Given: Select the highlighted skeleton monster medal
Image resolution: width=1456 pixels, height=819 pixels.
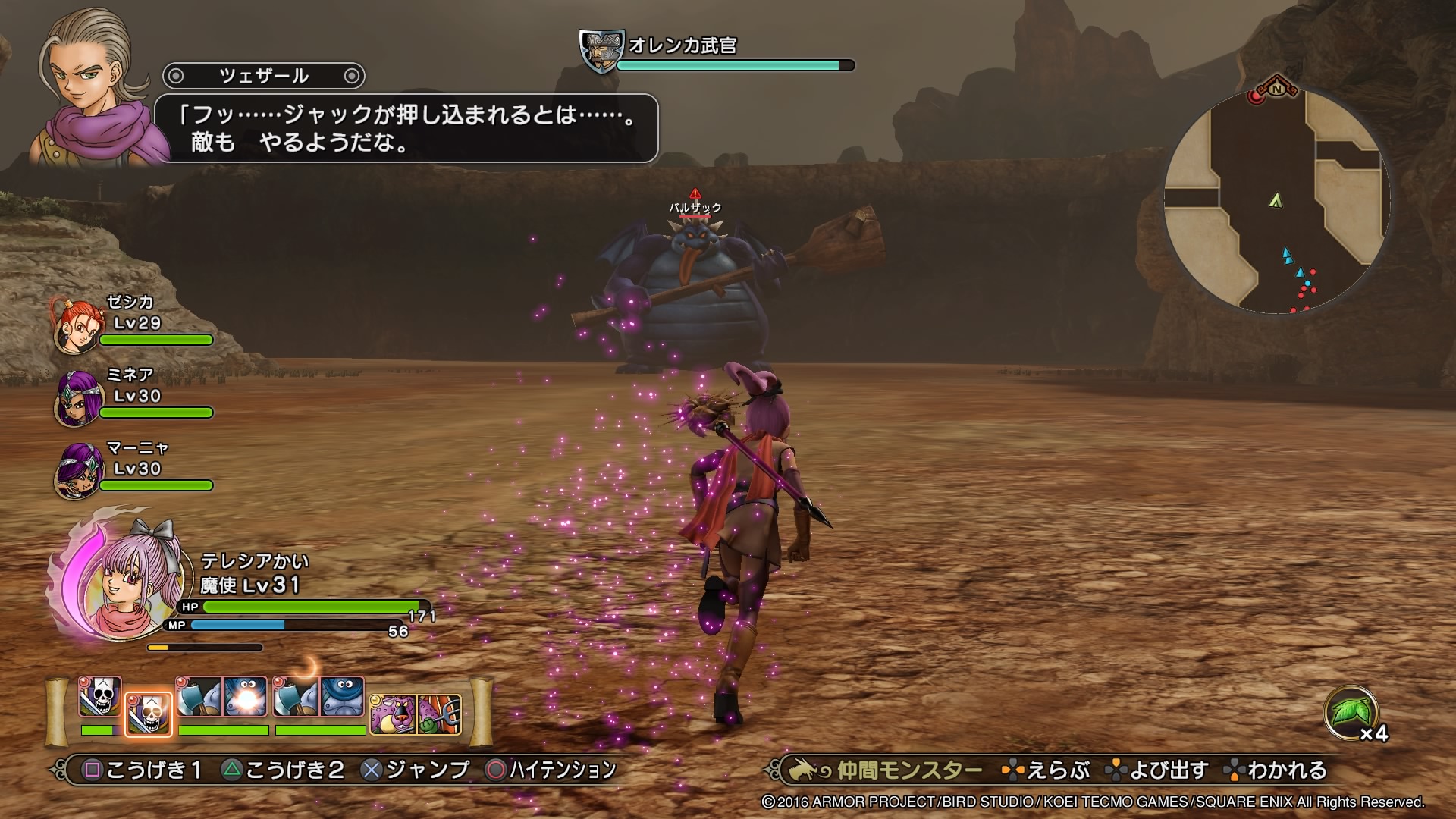Looking at the screenshot, I should (x=148, y=714).
